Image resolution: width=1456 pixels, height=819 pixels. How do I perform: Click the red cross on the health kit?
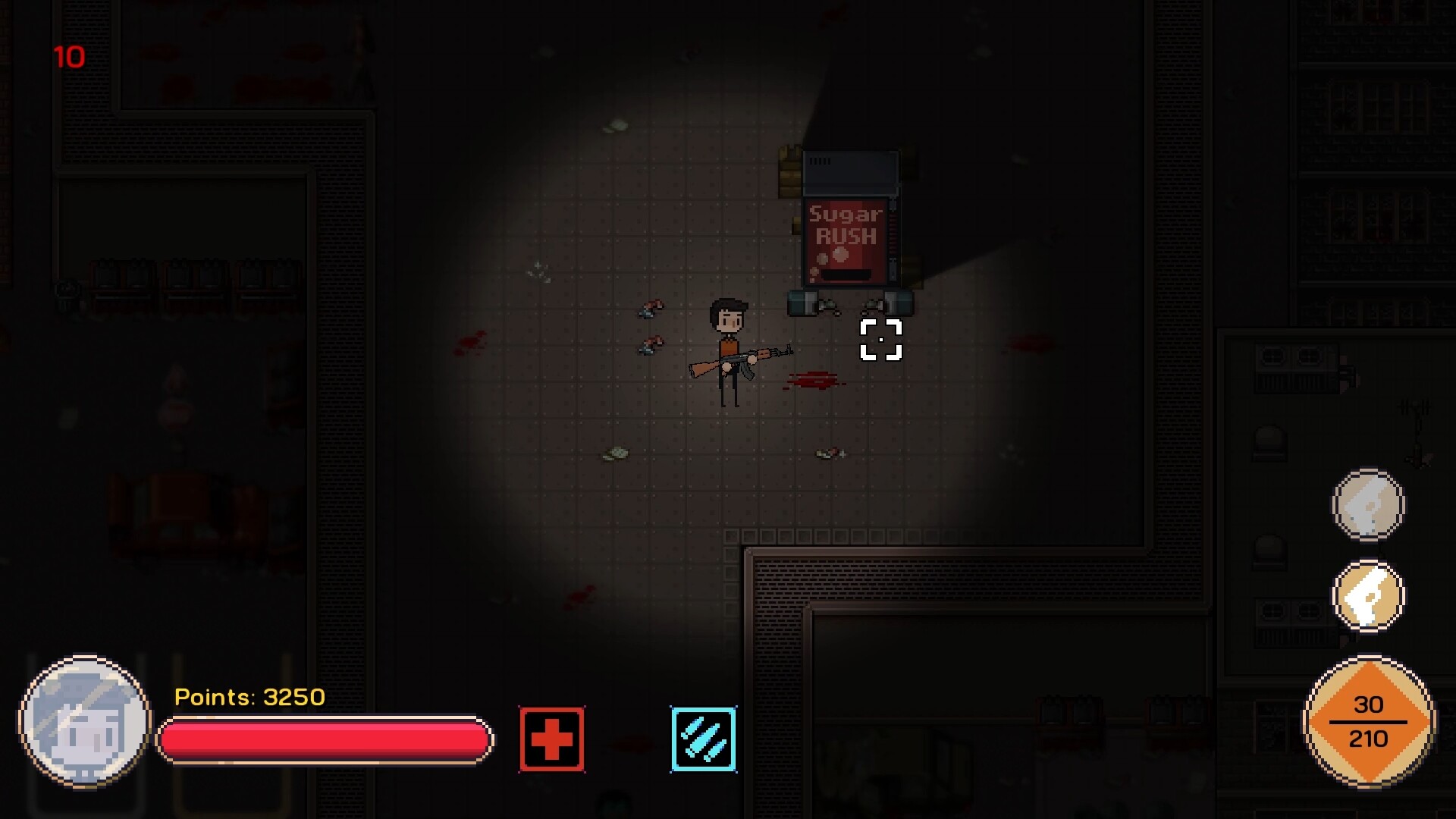tap(551, 739)
